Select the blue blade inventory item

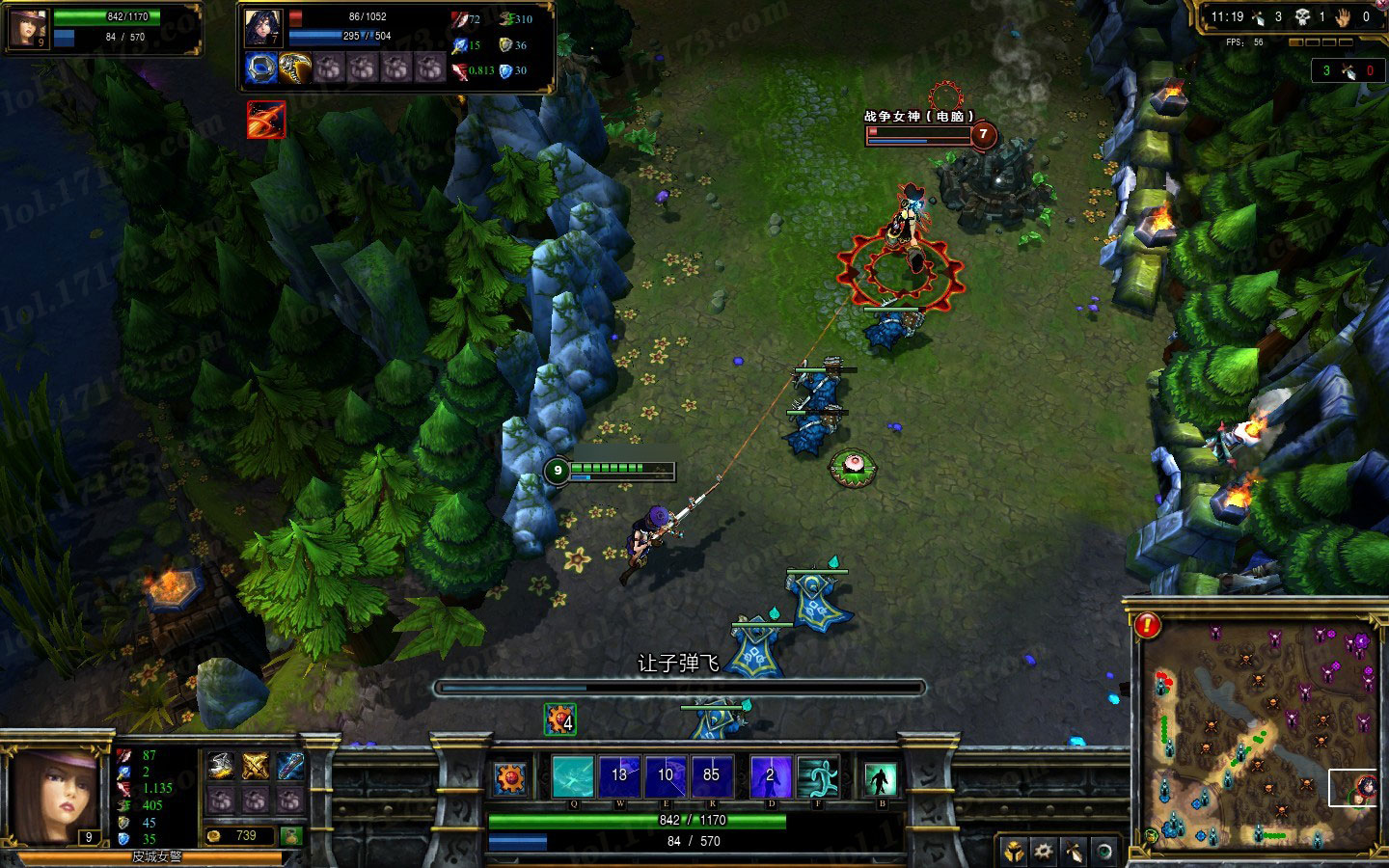[x=290, y=767]
